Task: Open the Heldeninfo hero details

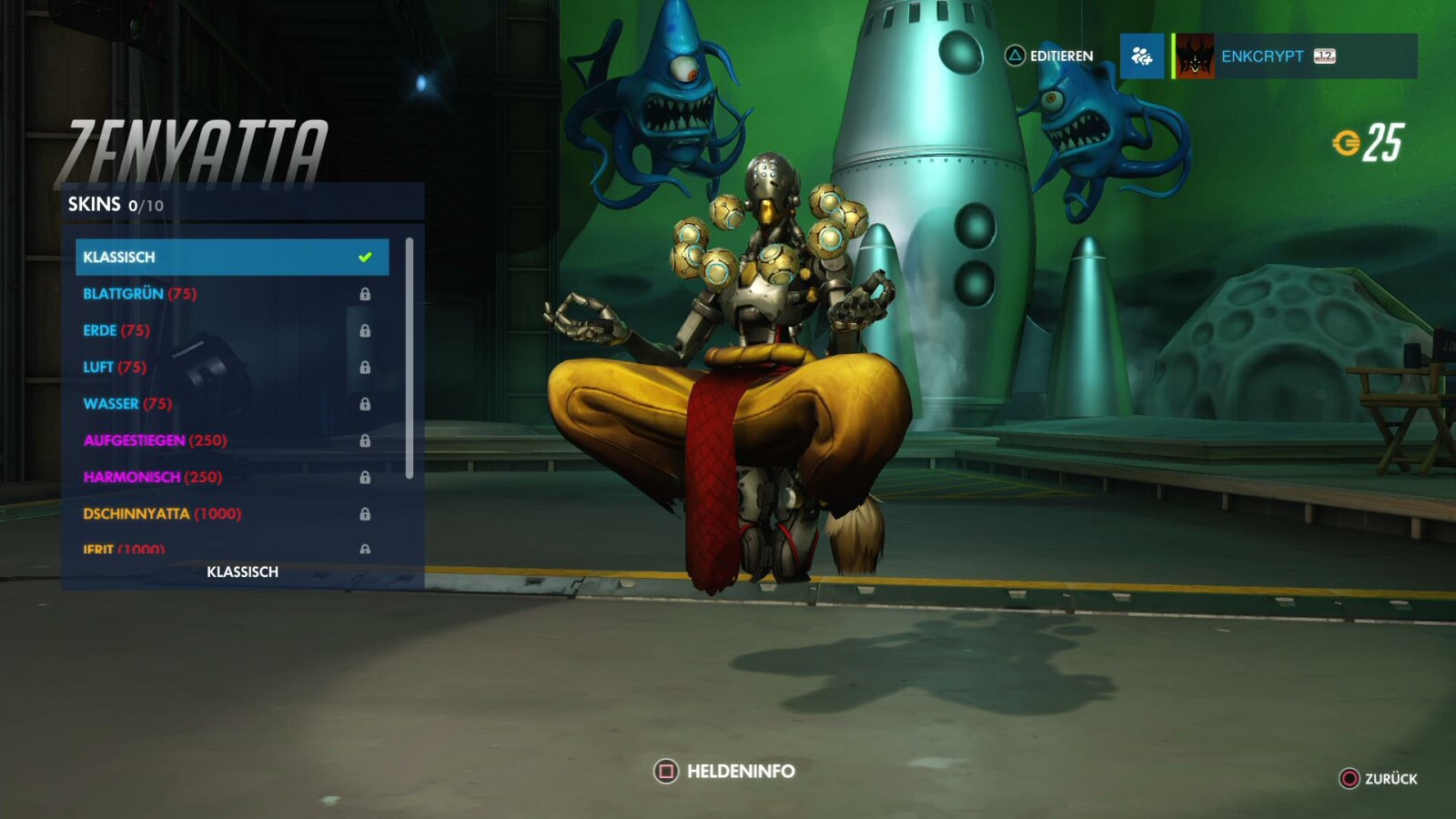Action: point(724,772)
